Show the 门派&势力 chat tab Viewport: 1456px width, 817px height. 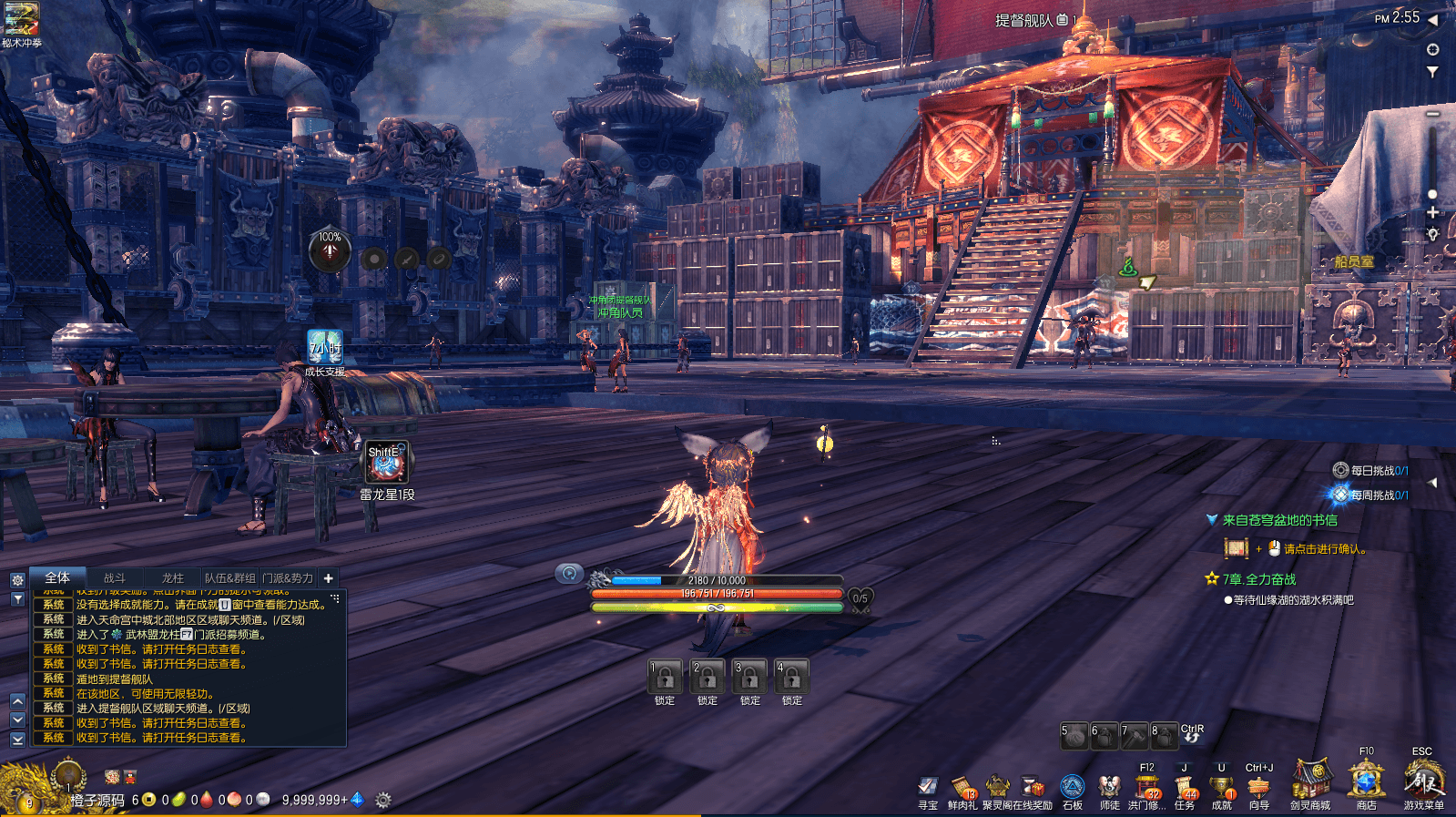click(288, 577)
